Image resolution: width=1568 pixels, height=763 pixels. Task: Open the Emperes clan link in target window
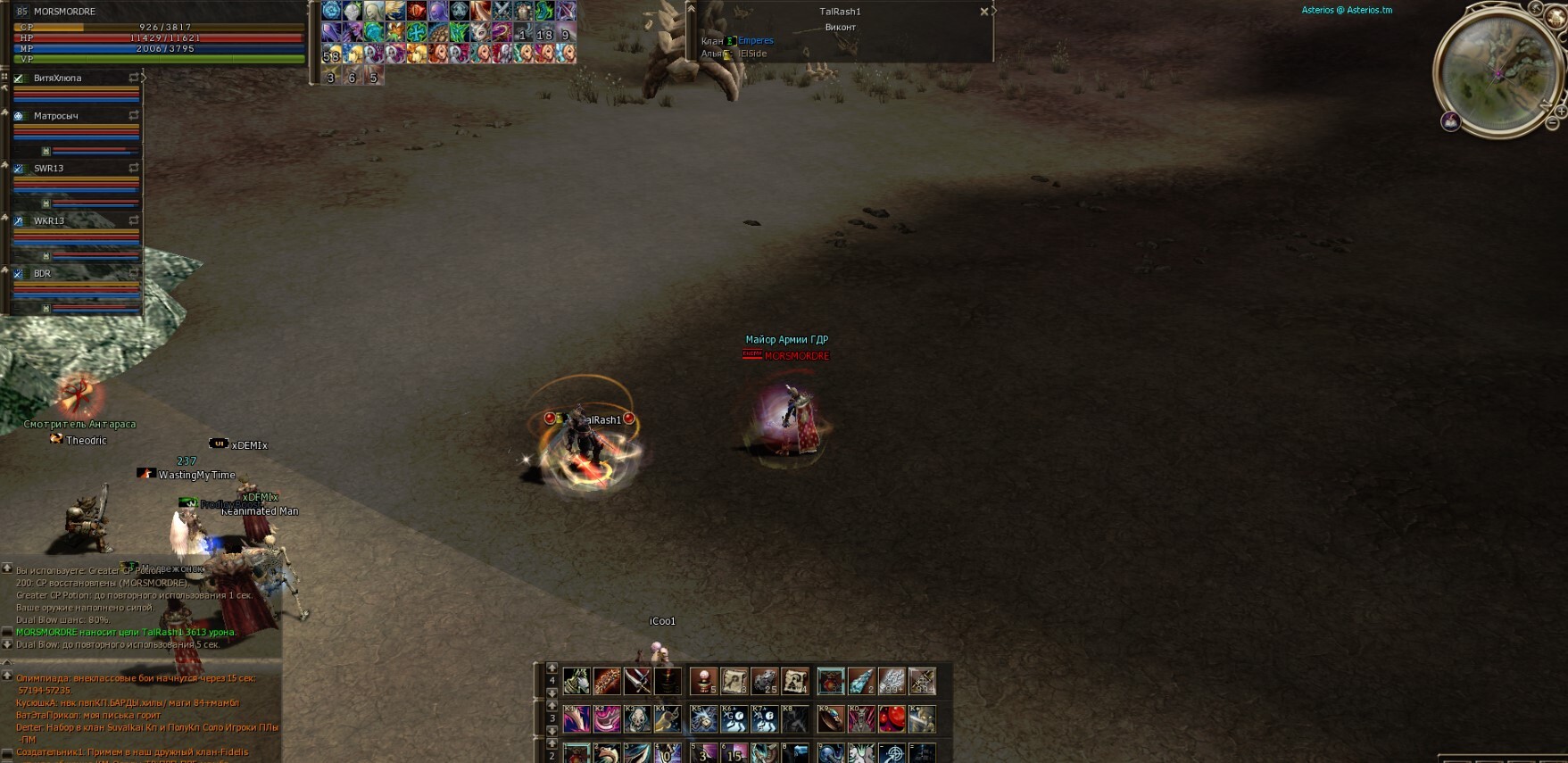755,41
